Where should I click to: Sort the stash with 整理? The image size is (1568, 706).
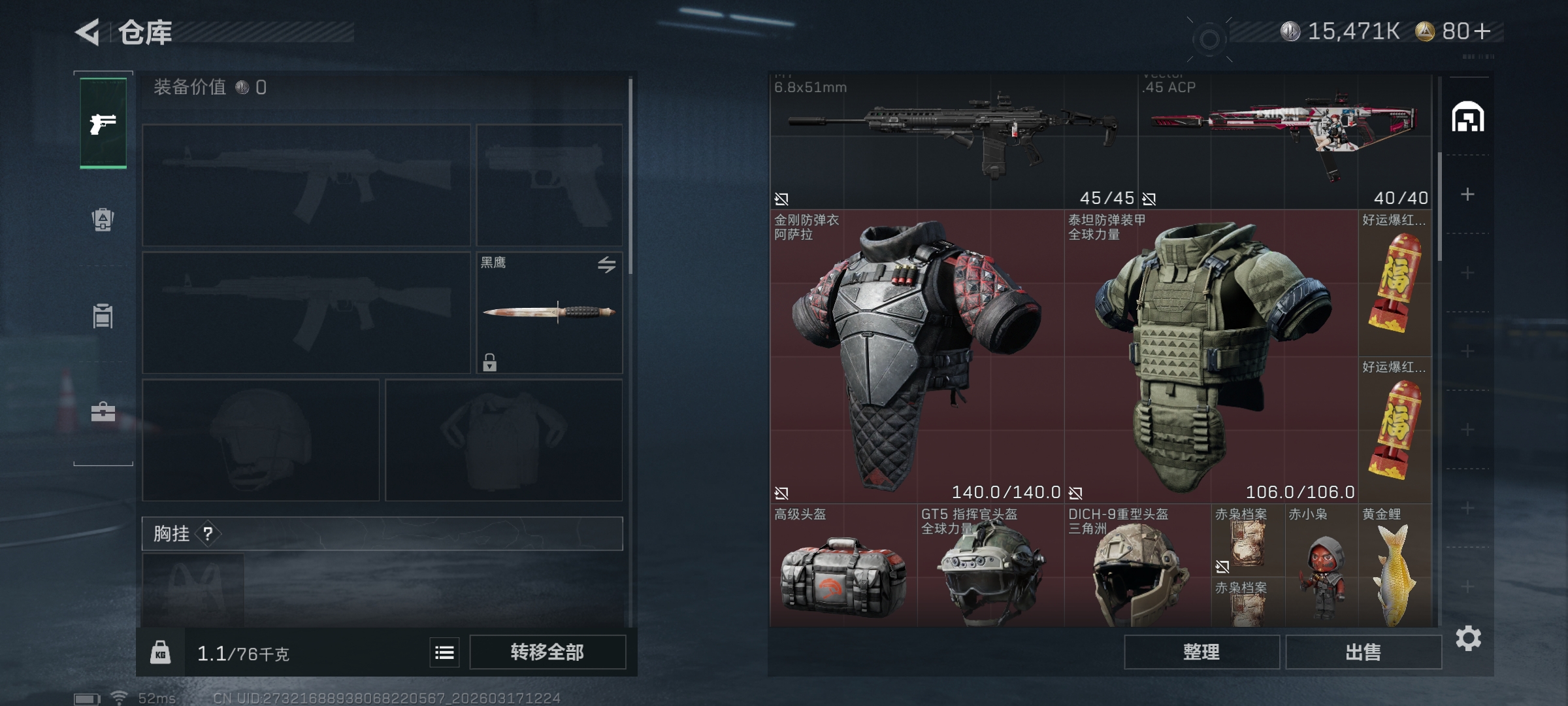click(1201, 652)
